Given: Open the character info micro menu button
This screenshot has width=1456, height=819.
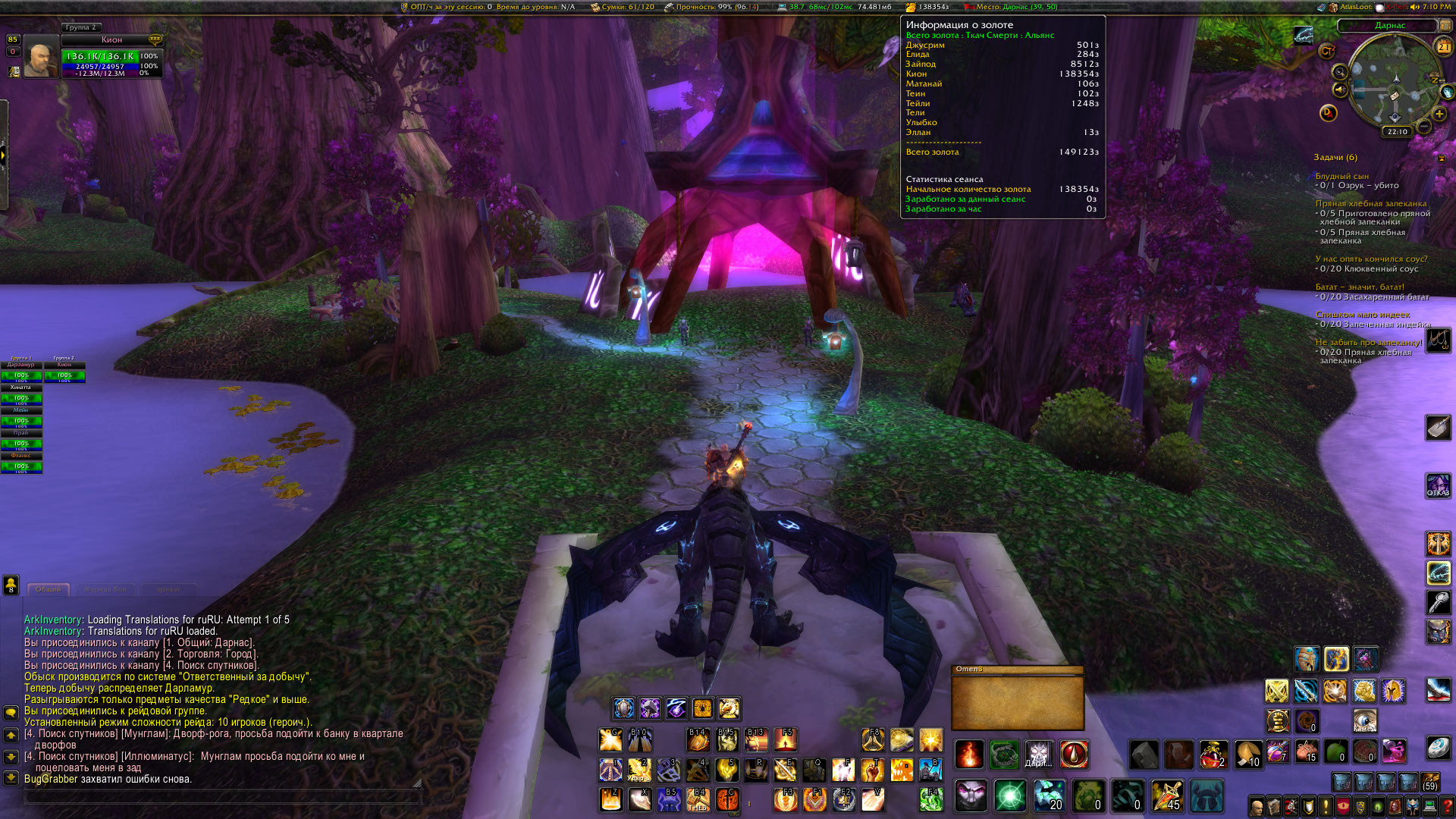Looking at the screenshot, I should click(x=1257, y=807).
